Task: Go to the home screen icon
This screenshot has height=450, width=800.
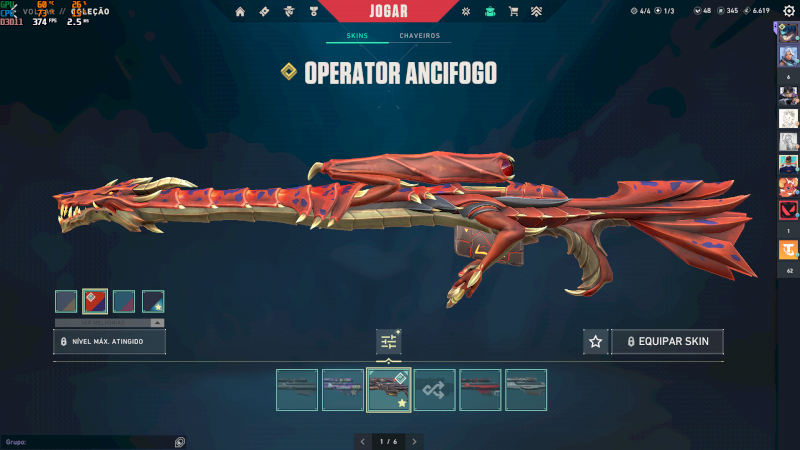Action: (240, 12)
